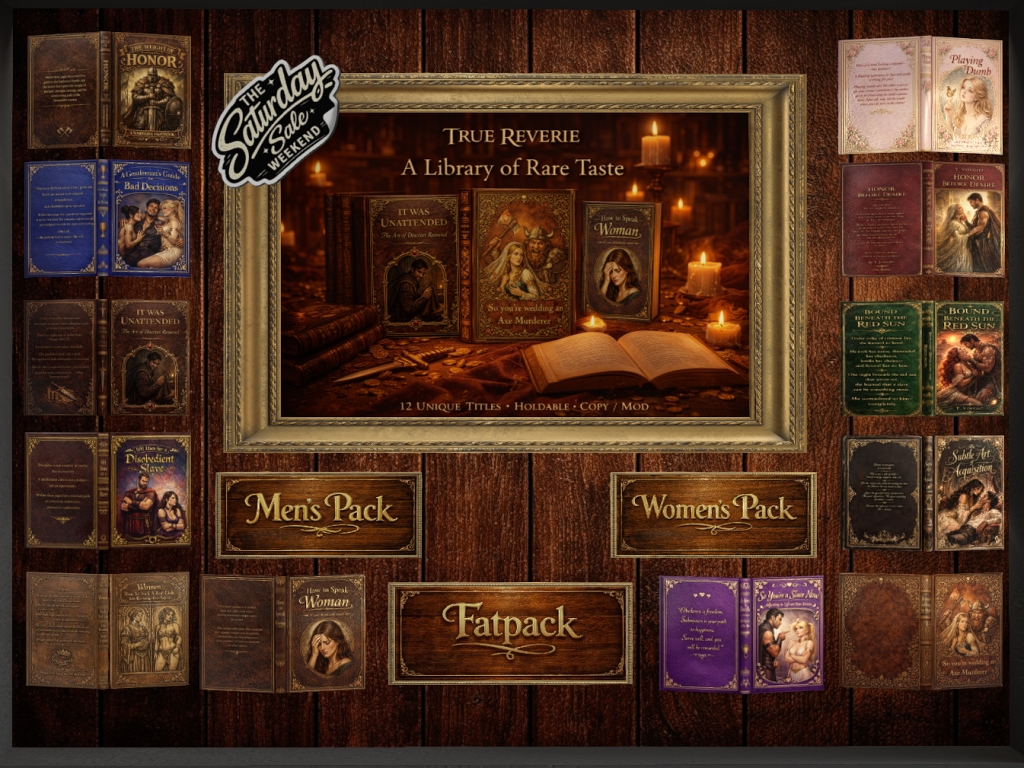Pick A Gentleman's Guide to Bad Decisions
Image resolution: width=1024 pixels, height=768 pixels.
coord(108,217)
